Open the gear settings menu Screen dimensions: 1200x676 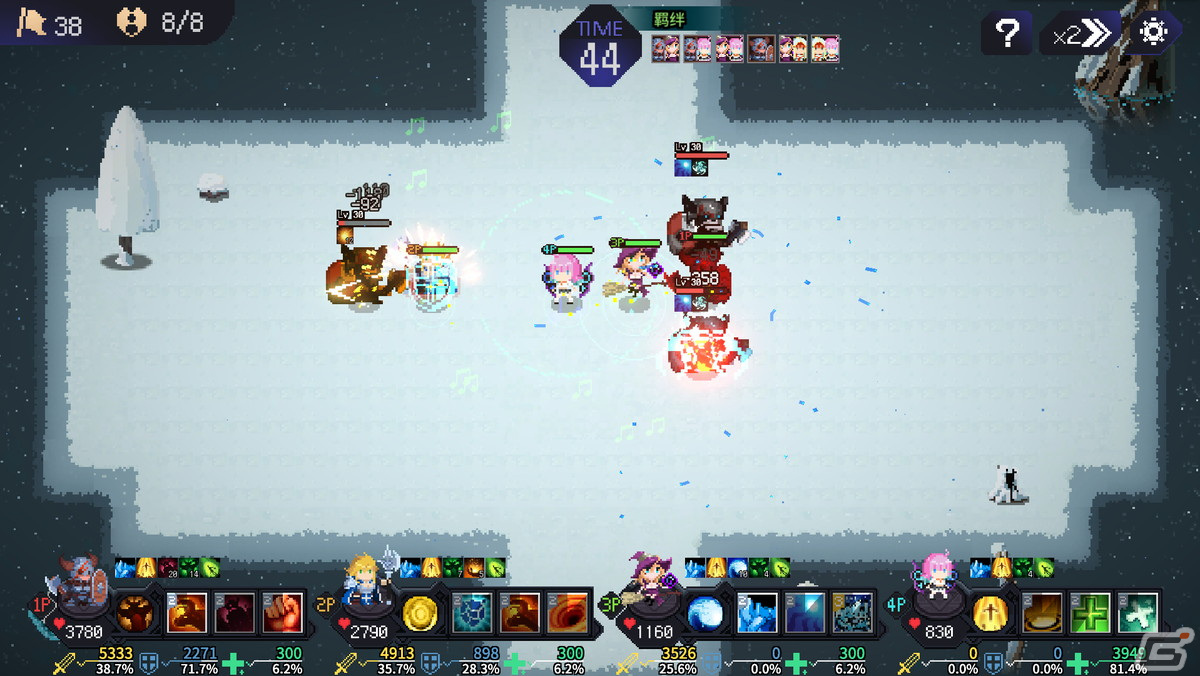pos(1154,33)
